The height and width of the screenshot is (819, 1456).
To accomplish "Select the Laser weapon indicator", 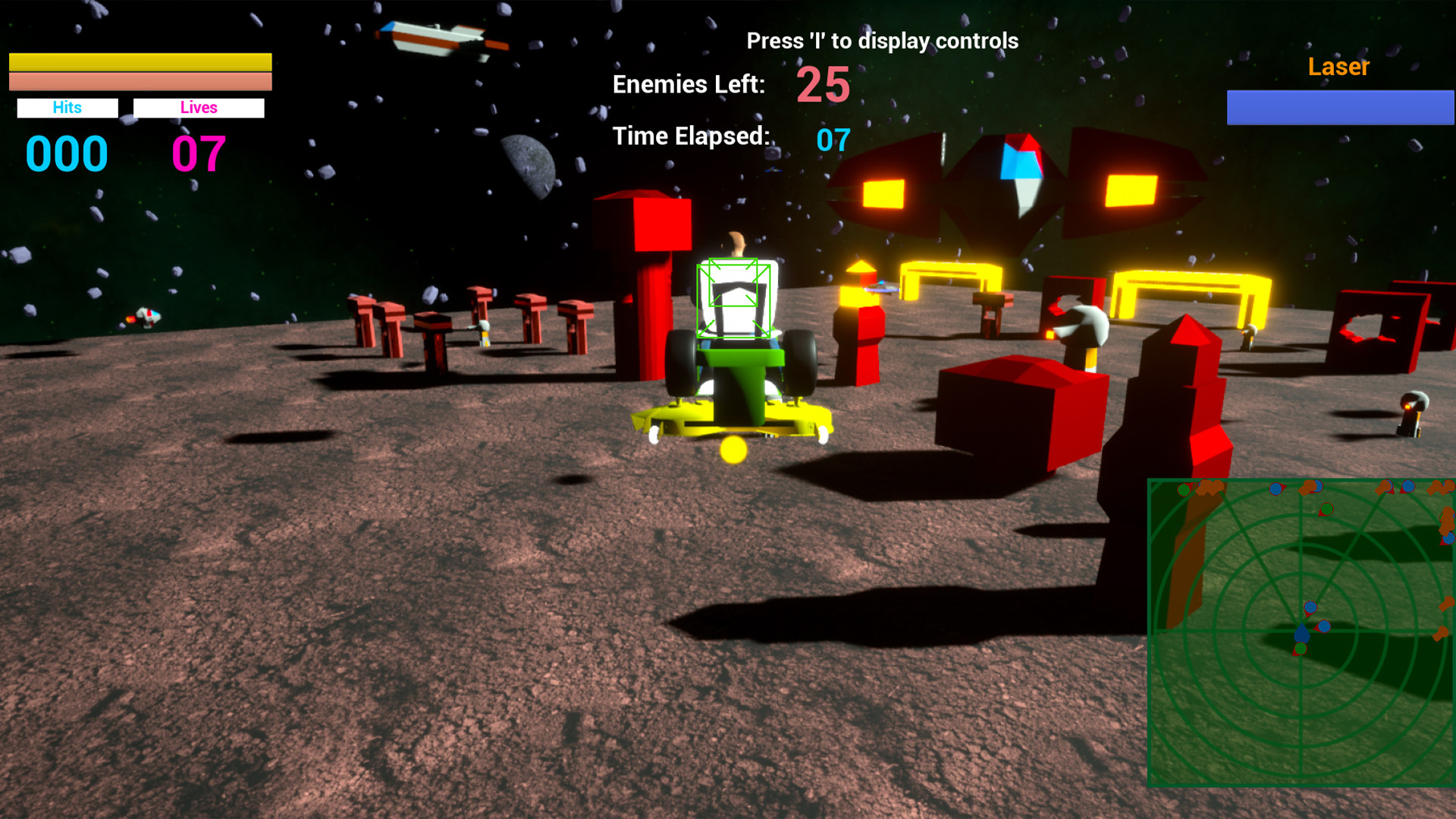I will (1338, 67).
